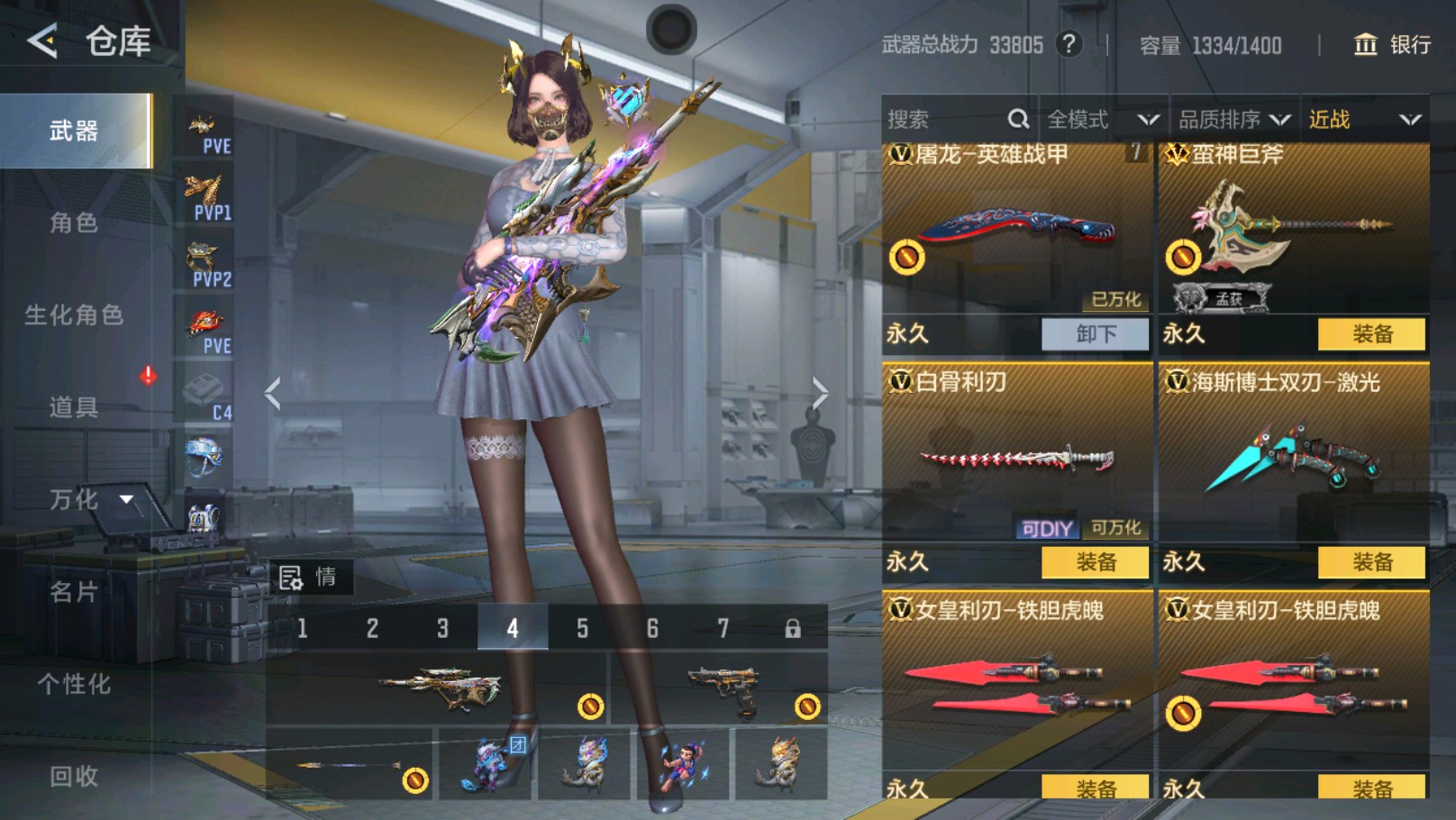Select the C4 item slot icon

[205, 394]
